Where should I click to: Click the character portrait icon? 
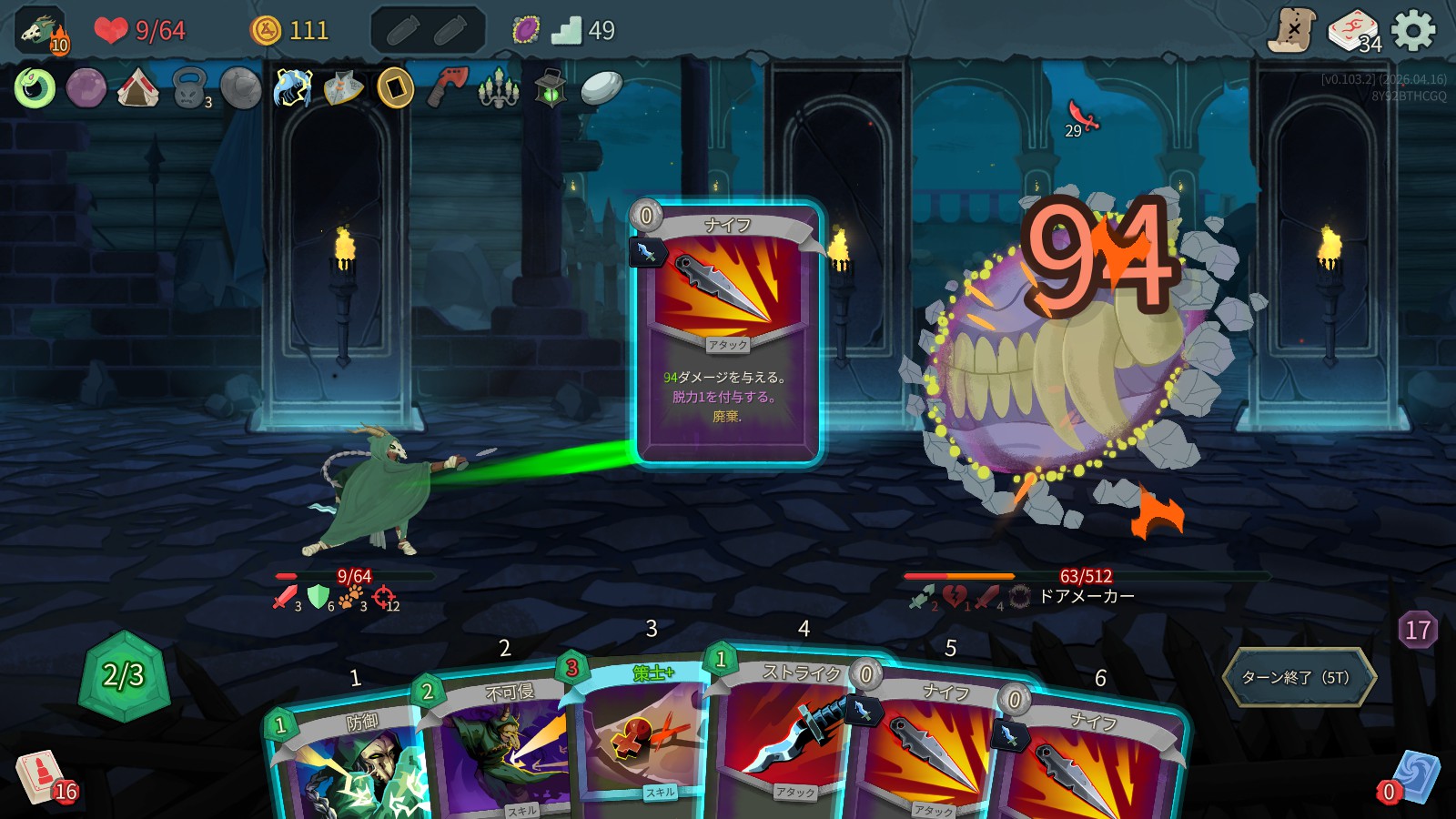[x=42, y=31]
